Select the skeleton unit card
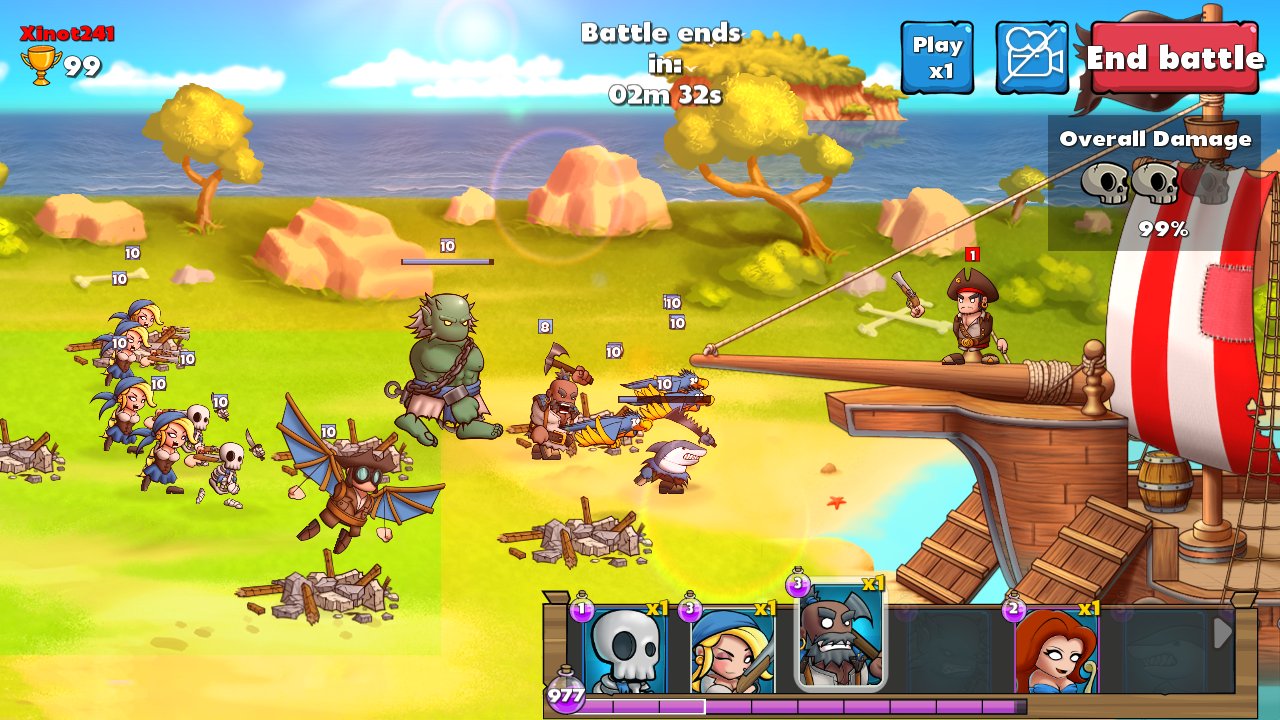Image resolution: width=1280 pixels, height=720 pixels. [x=624, y=648]
